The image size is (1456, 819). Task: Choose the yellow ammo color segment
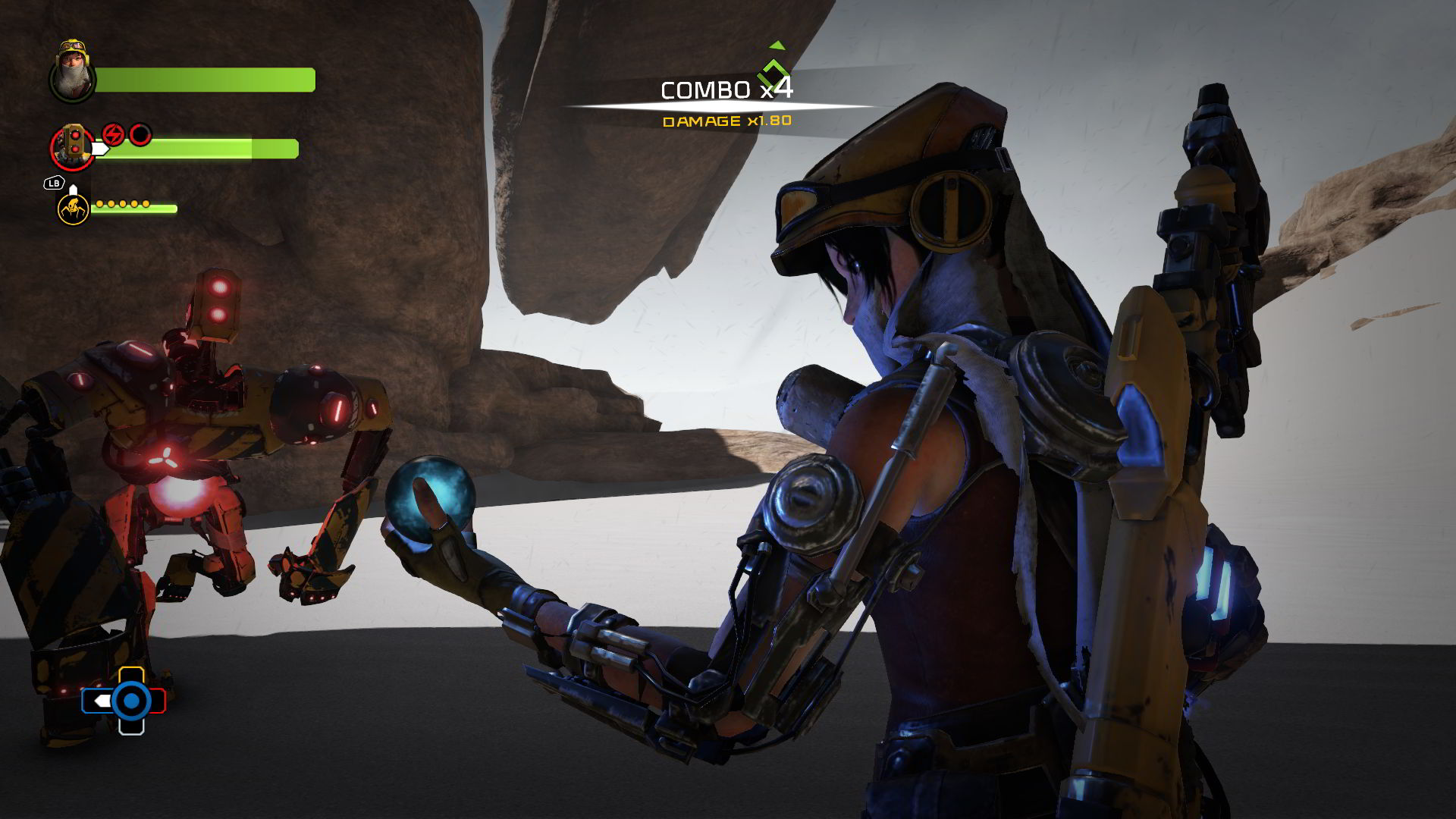click(x=131, y=673)
